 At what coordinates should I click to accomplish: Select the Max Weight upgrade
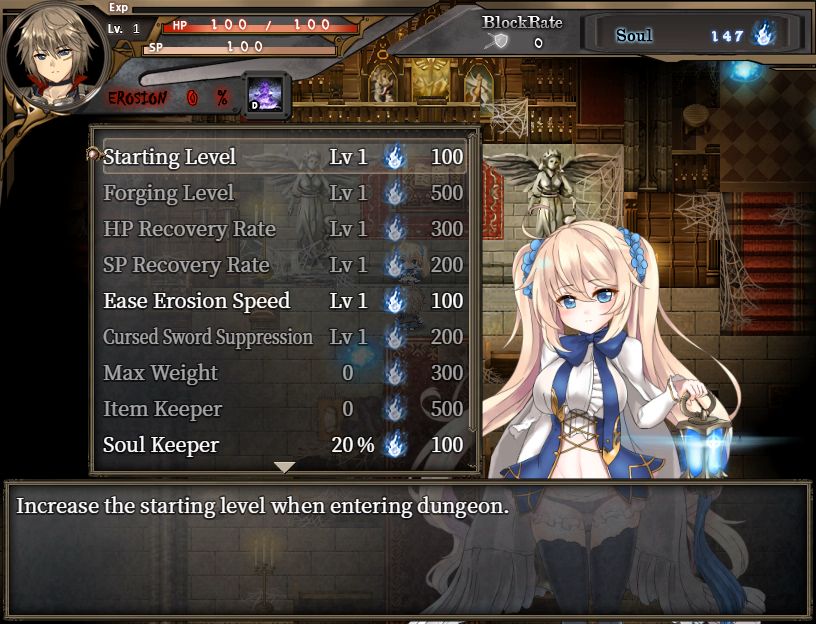click(283, 373)
